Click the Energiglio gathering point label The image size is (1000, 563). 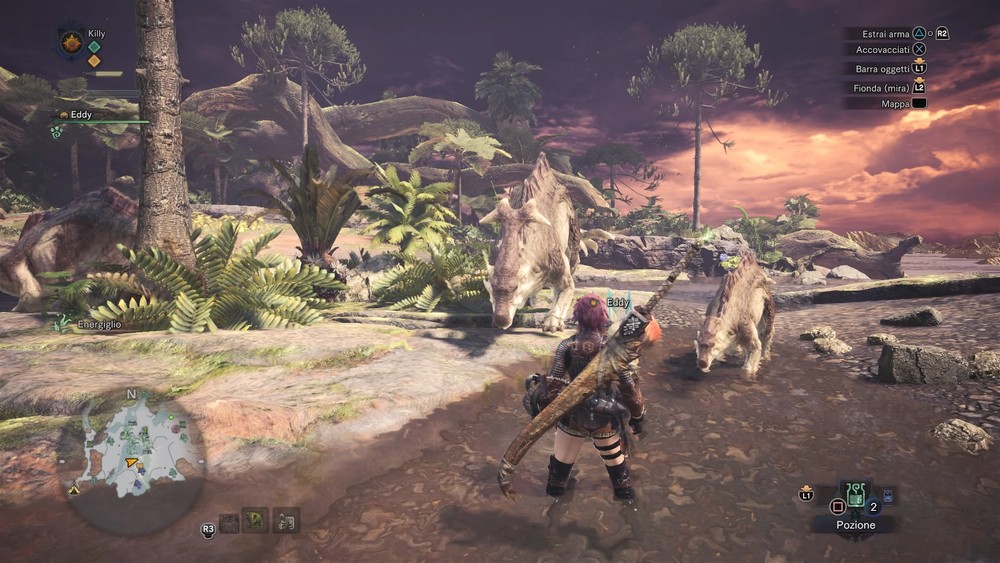(98, 325)
